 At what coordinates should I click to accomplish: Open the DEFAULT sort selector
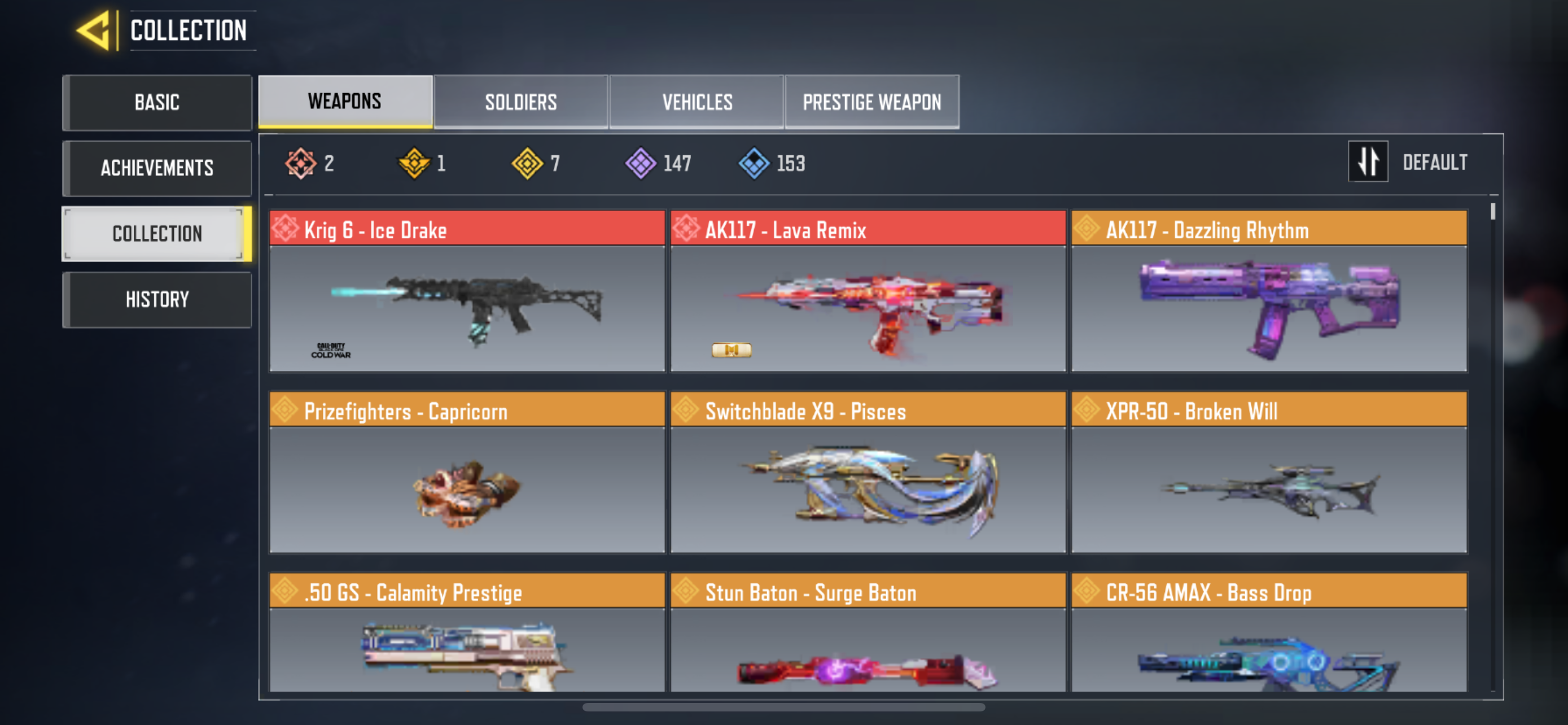click(x=1435, y=161)
